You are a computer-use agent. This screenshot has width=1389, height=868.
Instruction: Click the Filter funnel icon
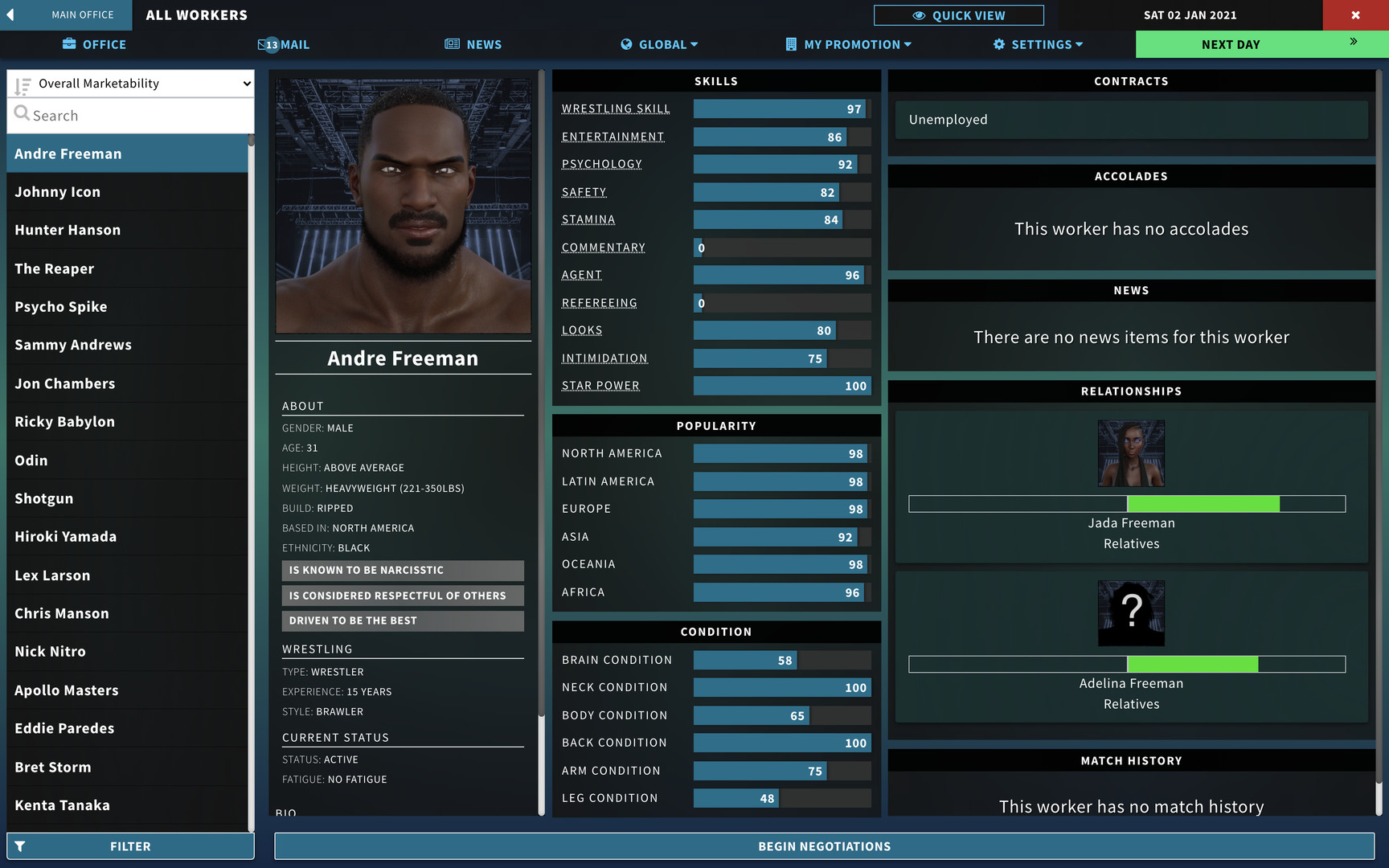[x=19, y=845]
